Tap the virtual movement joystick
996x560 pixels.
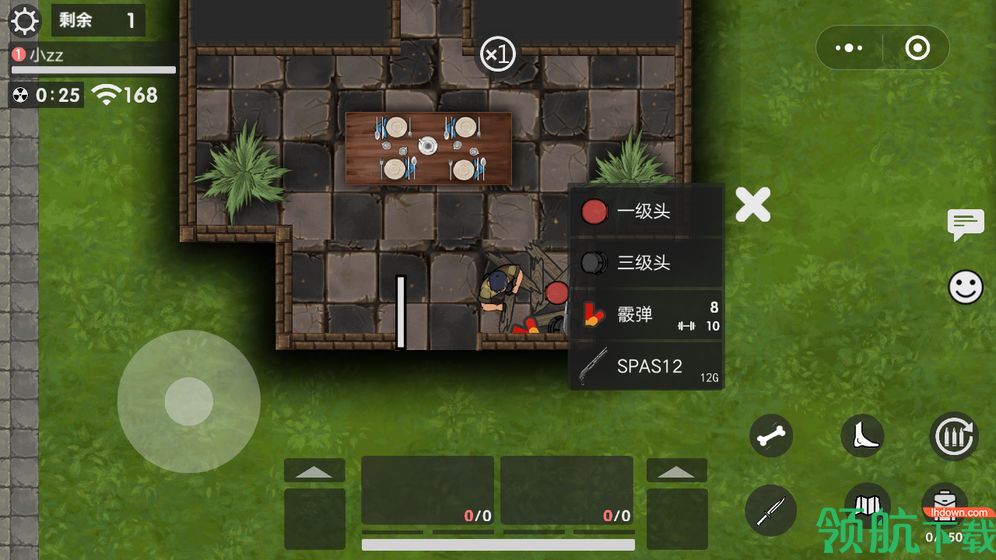coord(189,402)
